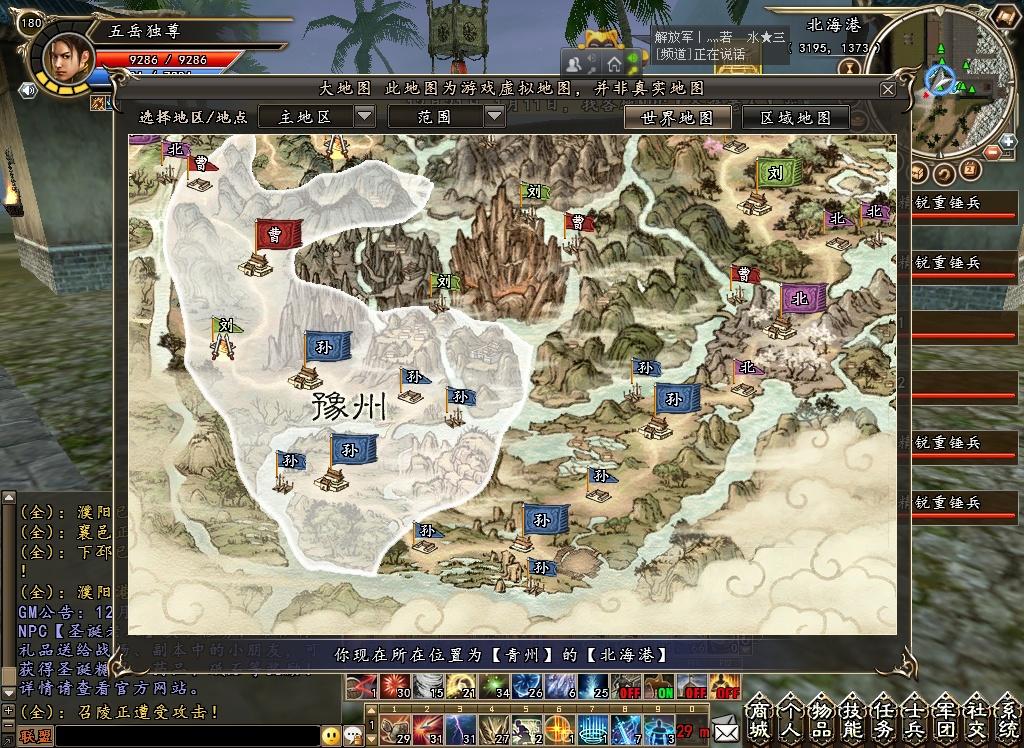Open the 任务 quest menu
Screen dimensions: 1024x748
coord(884,716)
